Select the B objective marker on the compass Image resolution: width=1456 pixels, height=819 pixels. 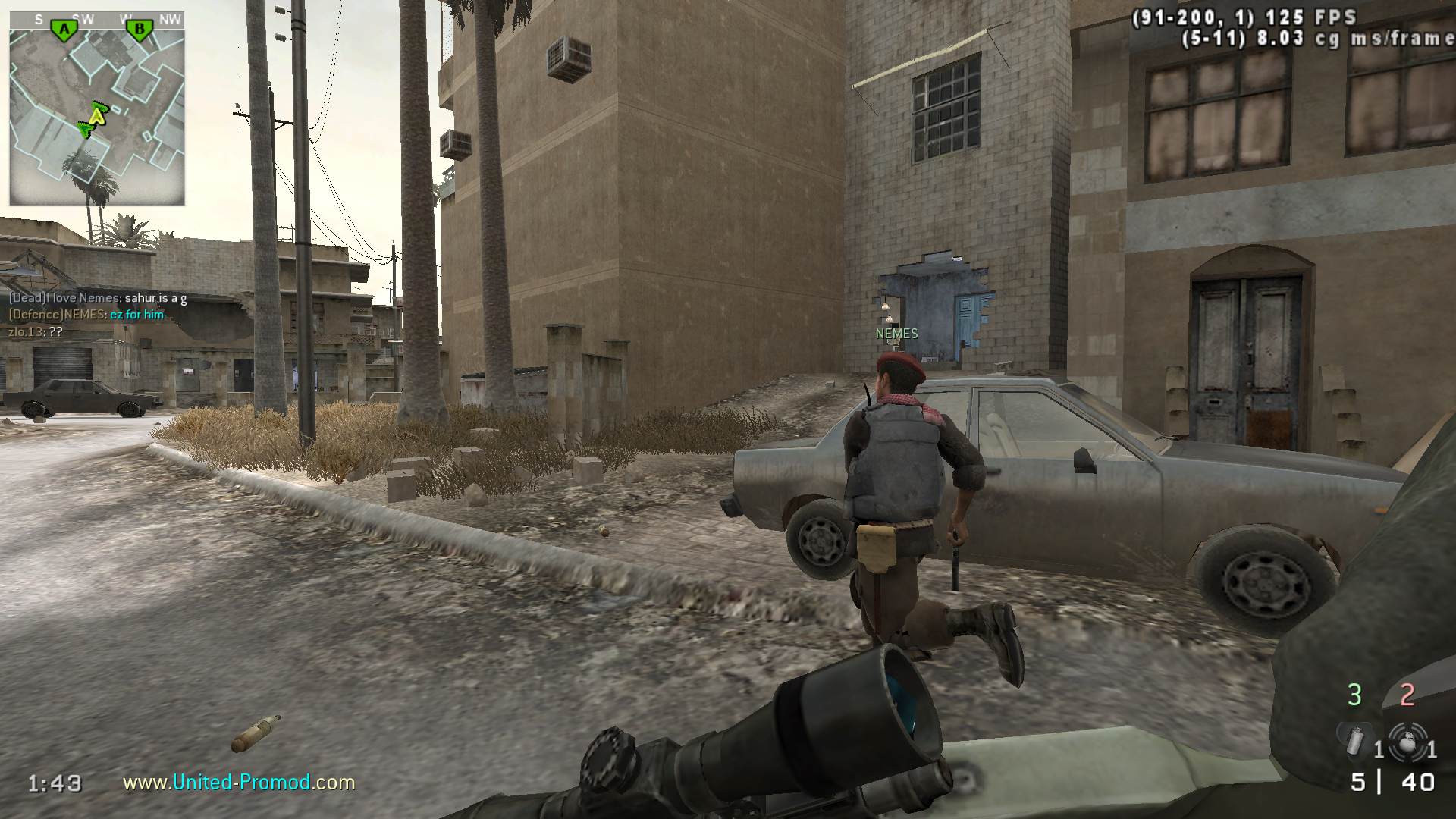pos(139,30)
